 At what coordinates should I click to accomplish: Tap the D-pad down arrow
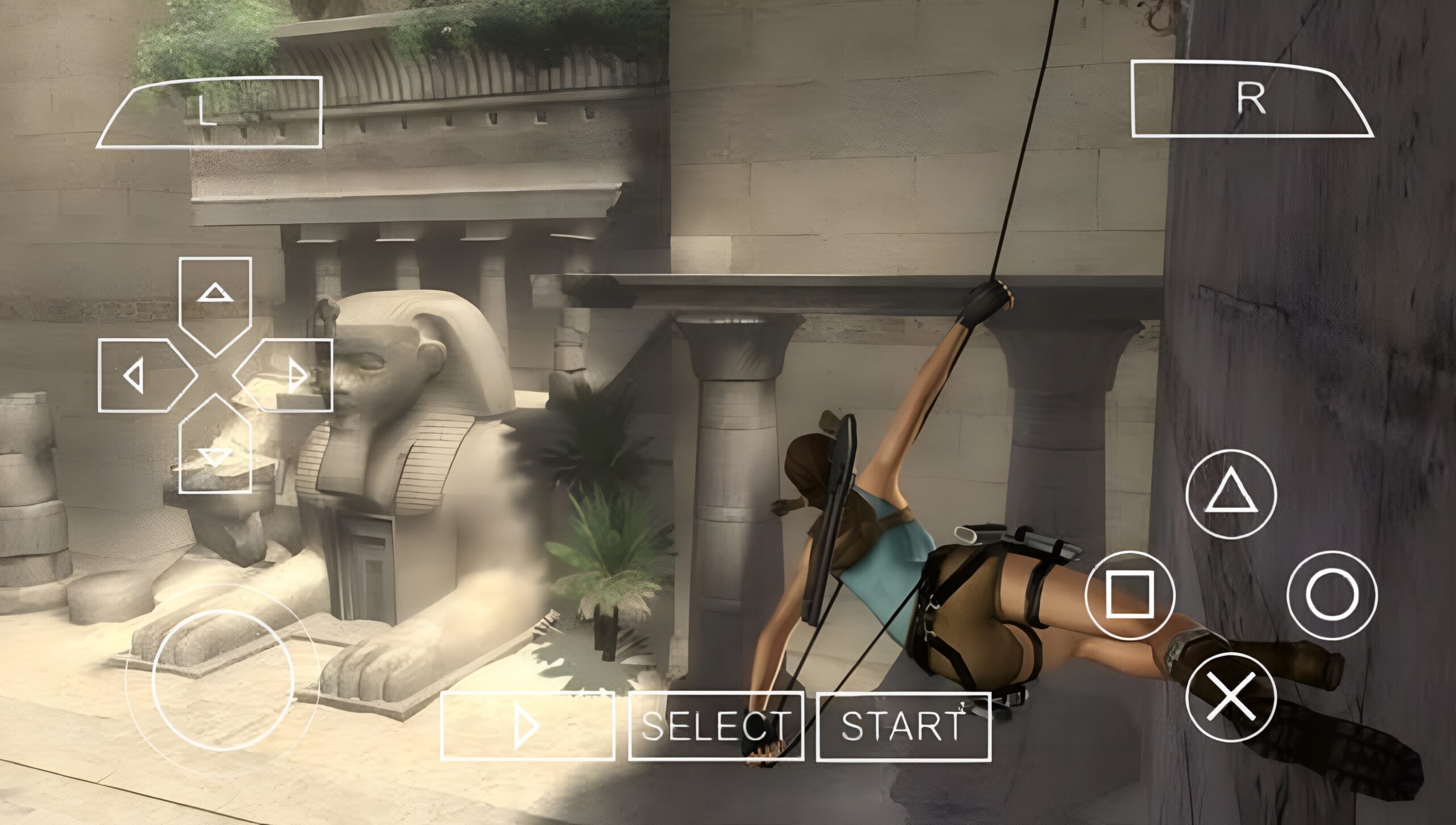[215, 453]
